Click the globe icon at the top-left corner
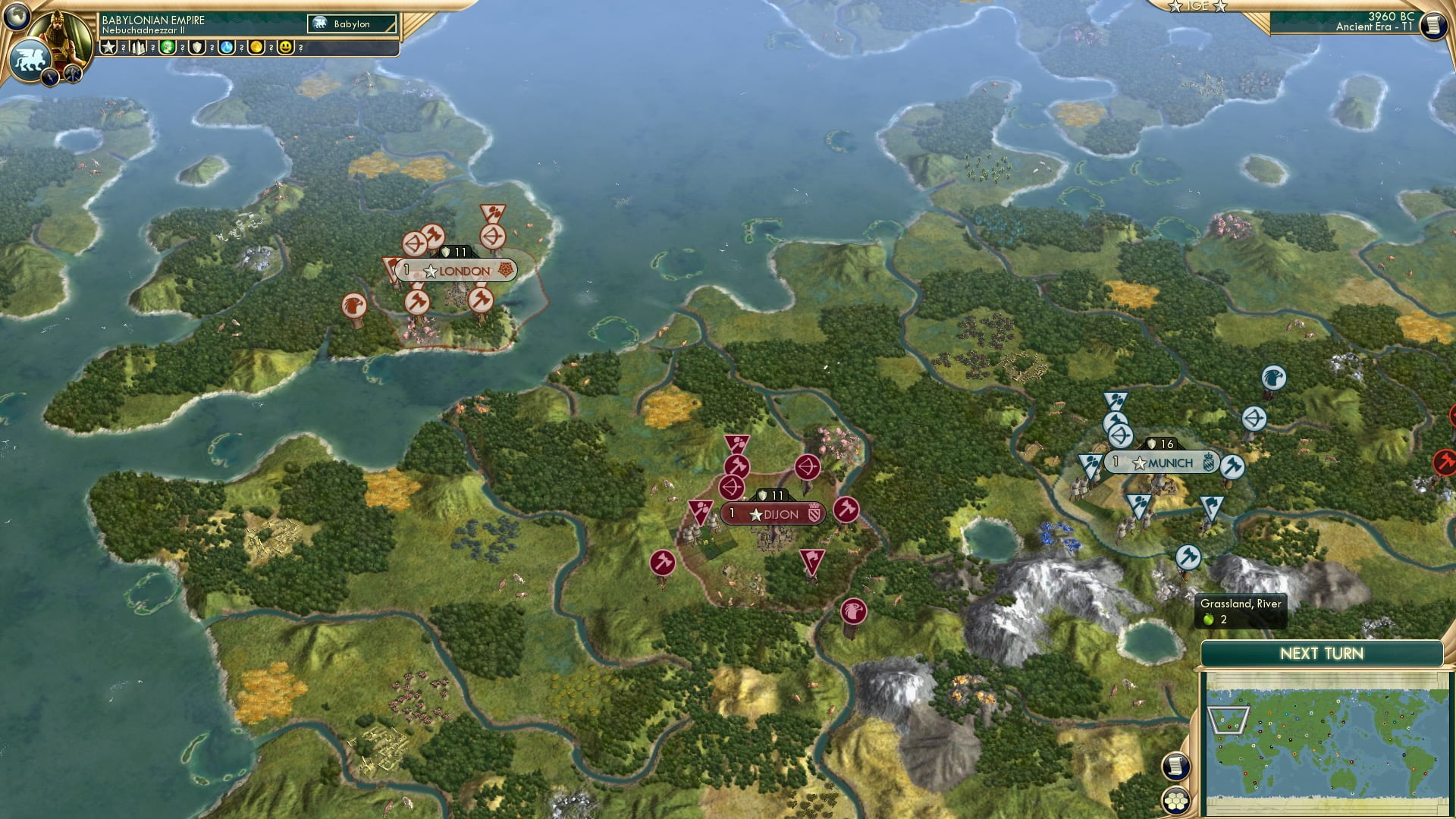Viewport: 1456px width, 819px height. pyautogui.click(x=17, y=15)
